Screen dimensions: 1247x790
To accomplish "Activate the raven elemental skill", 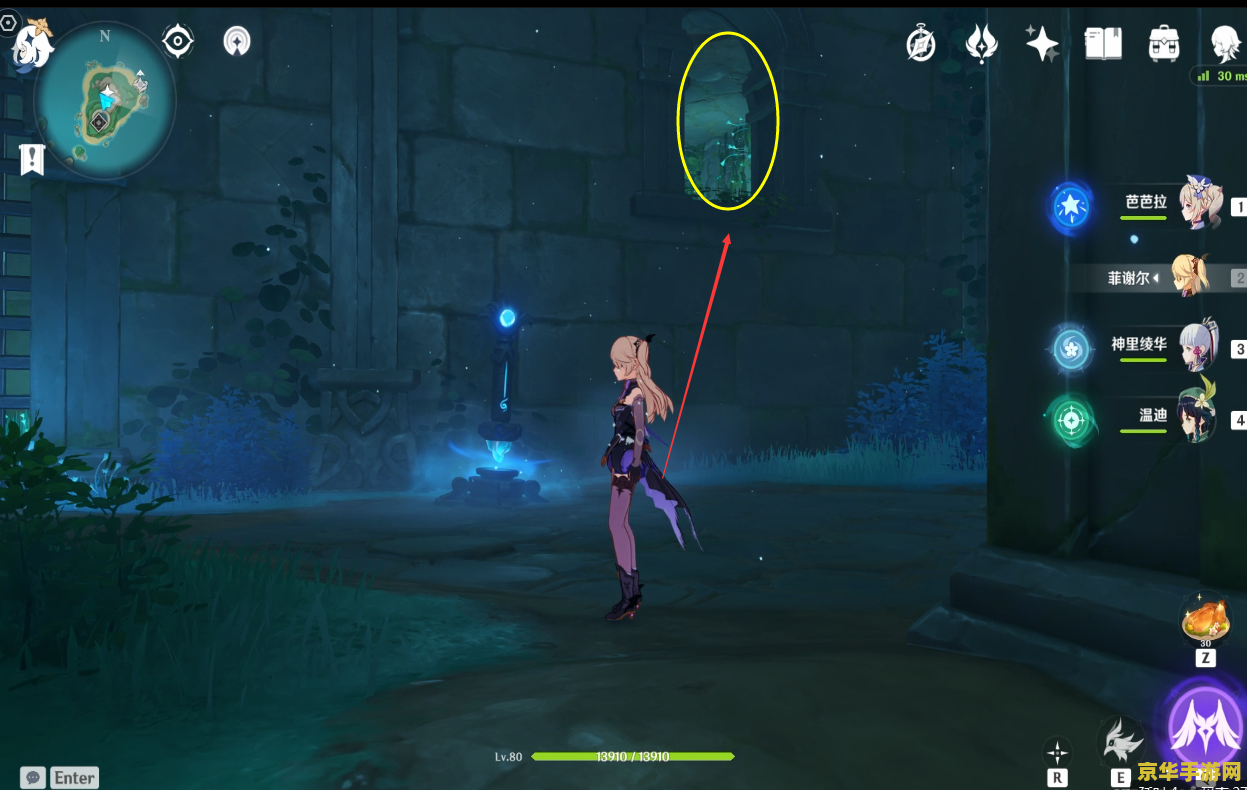I will click(x=1121, y=744).
